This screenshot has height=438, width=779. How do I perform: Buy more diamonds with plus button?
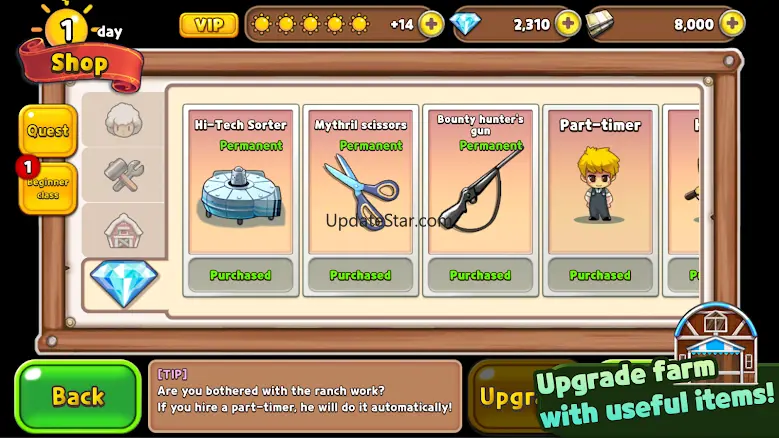point(567,24)
